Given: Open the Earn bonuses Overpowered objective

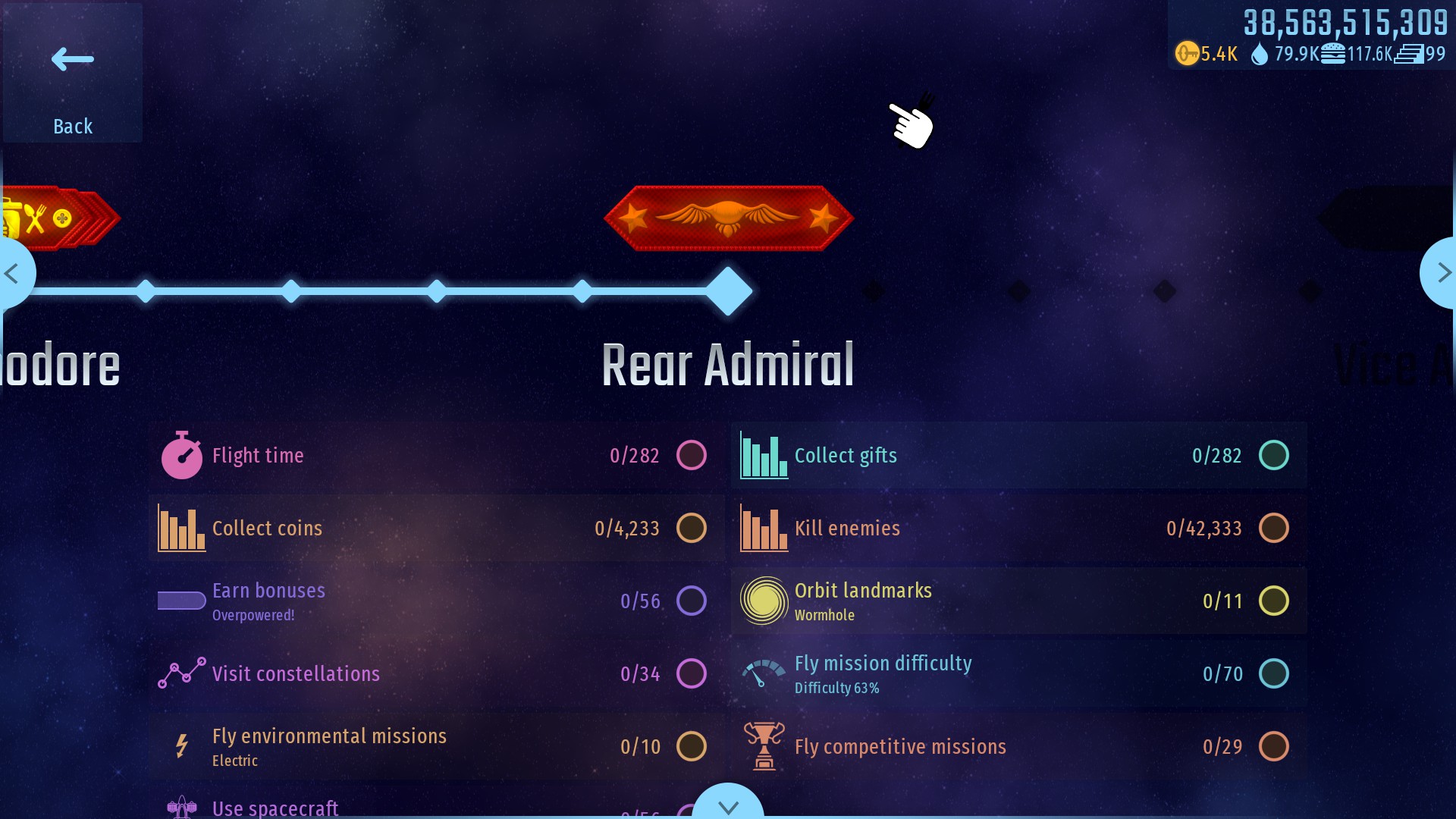Looking at the screenshot, I should pyautogui.click(x=436, y=601).
